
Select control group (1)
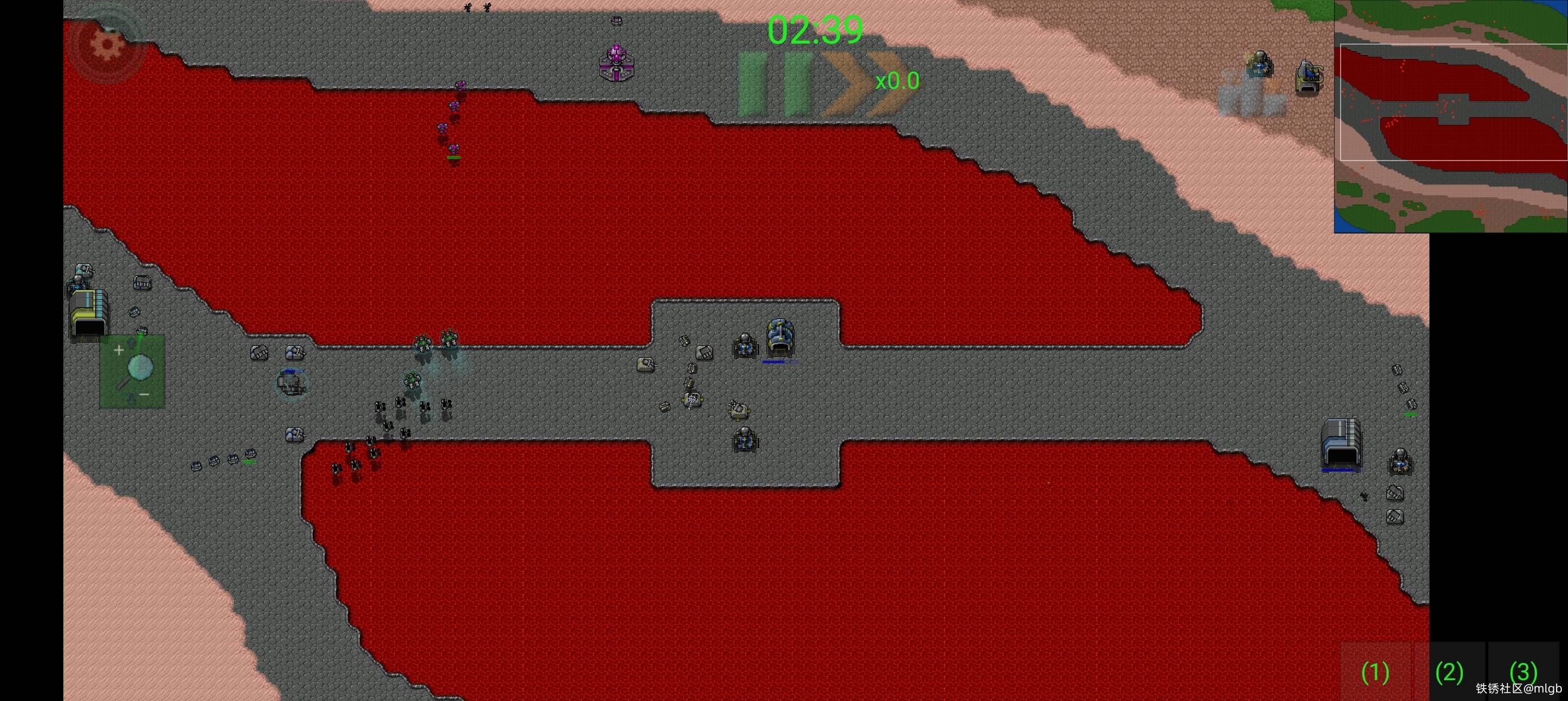click(1375, 672)
